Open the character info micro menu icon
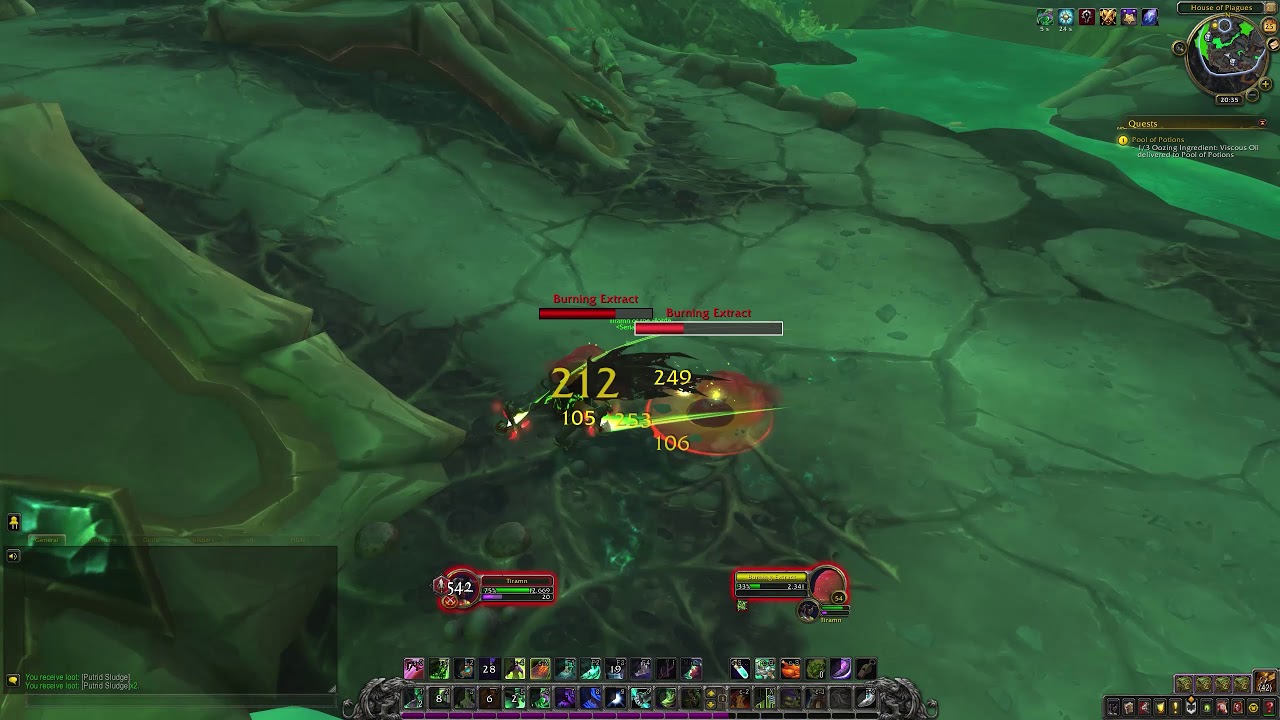 pyautogui.click(x=1112, y=707)
